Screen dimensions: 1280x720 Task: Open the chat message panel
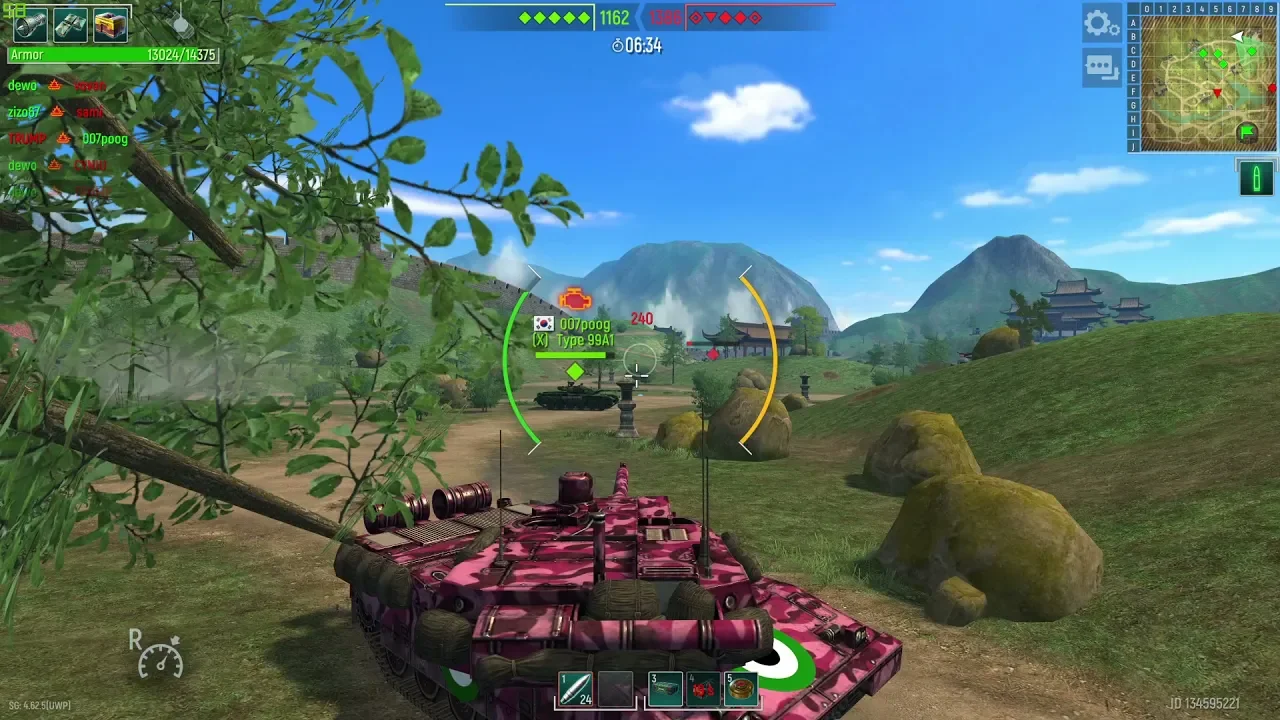tap(1101, 67)
